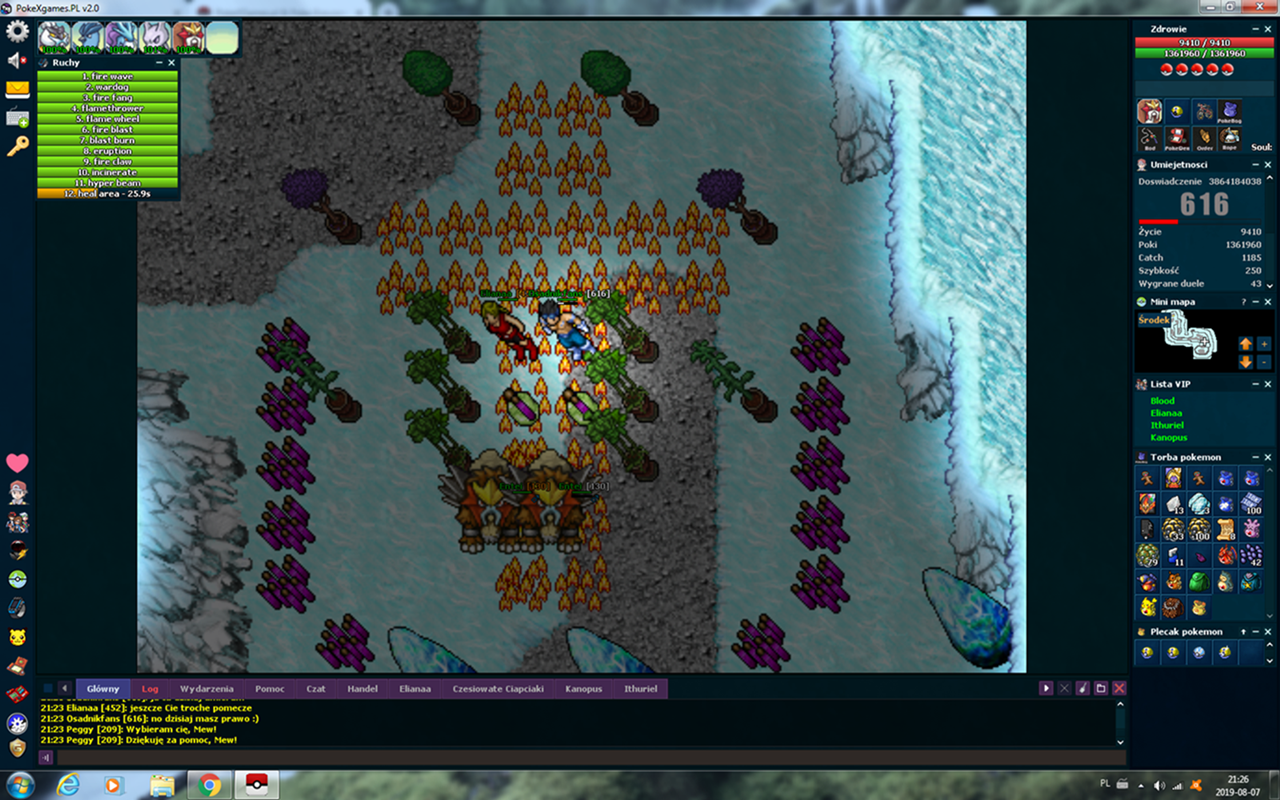Zoom in the mini map

[x=1264, y=344]
